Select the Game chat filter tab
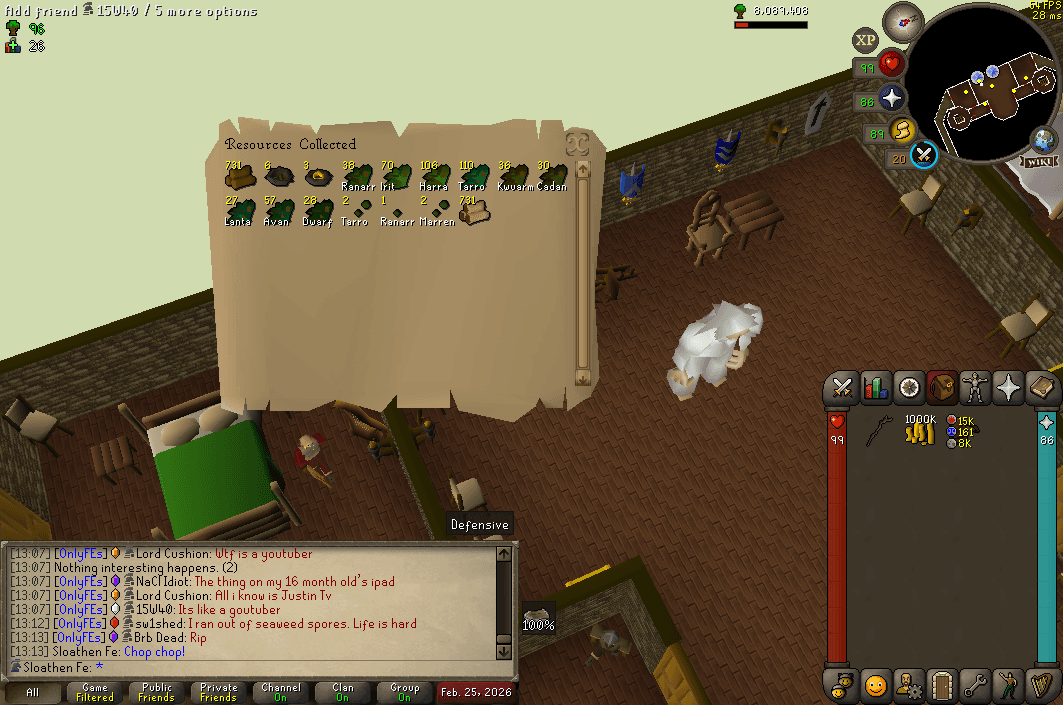This screenshot has height=705, width=1063. pyautogui.click(x=95, y=692)
